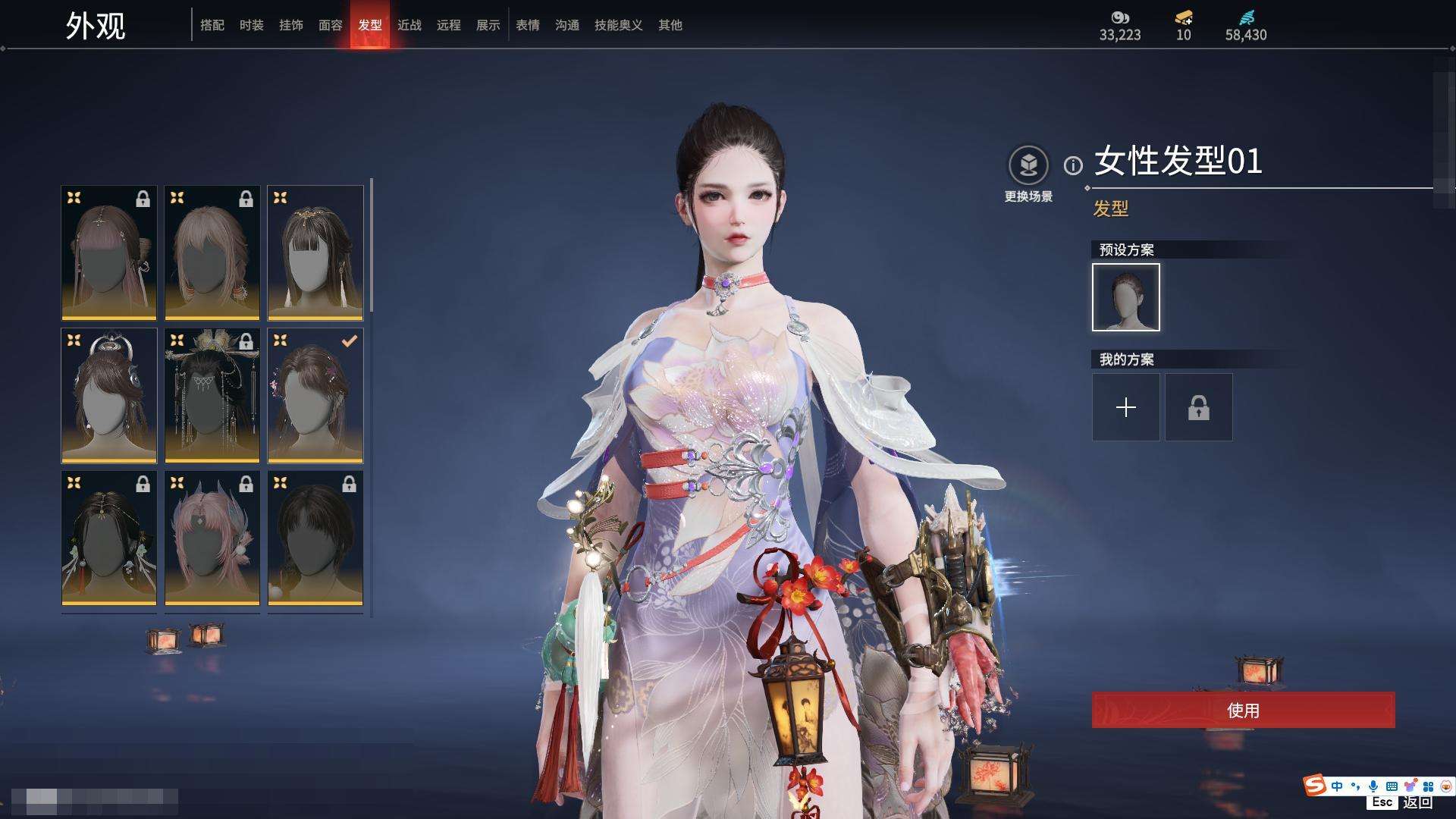
Task: Click the 返回 back button
Action: pyautogui.click(x=1417, y=802)
